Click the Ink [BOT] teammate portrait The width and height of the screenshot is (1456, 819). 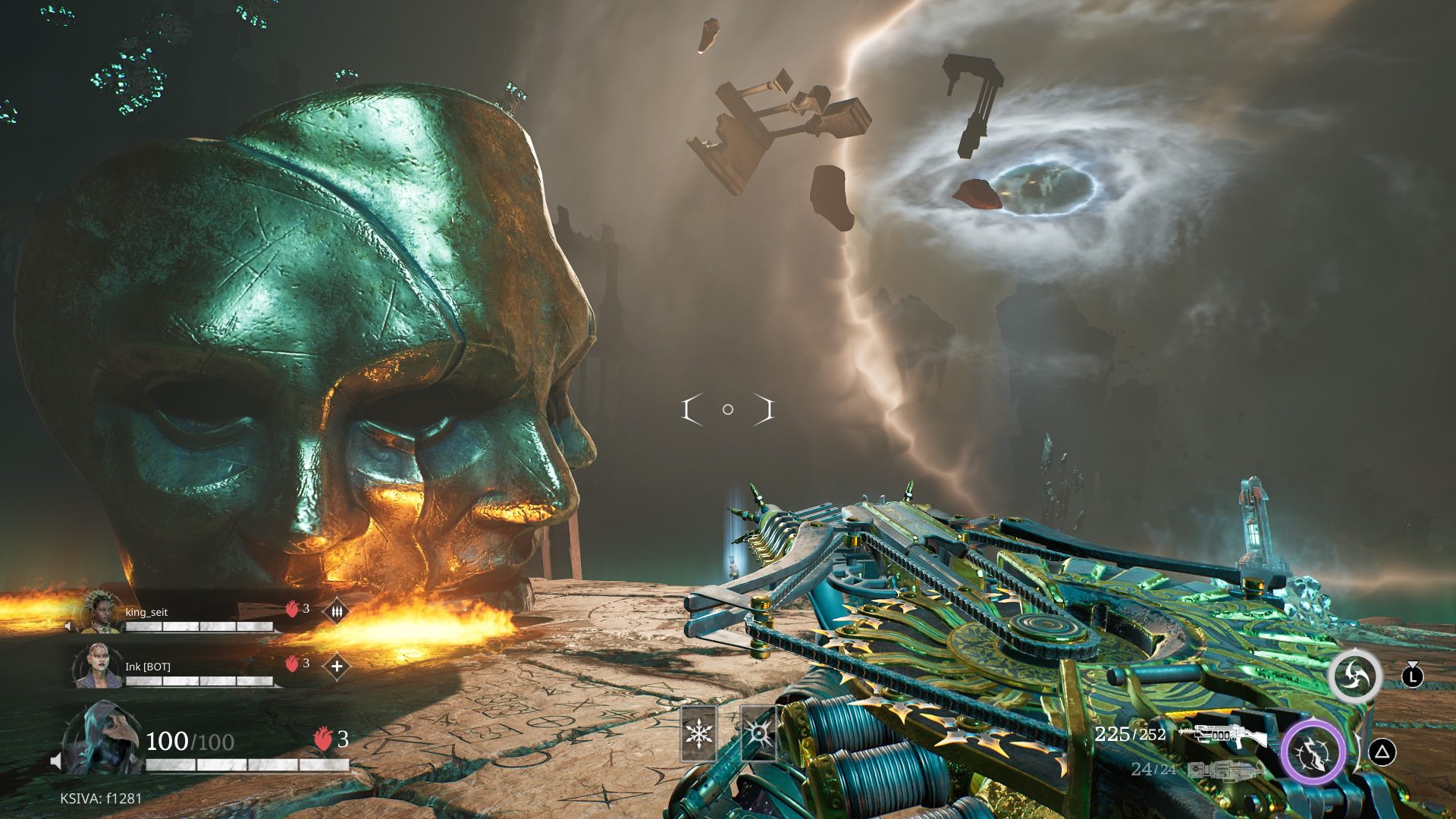pyautogui.click(x=99, y=666)
